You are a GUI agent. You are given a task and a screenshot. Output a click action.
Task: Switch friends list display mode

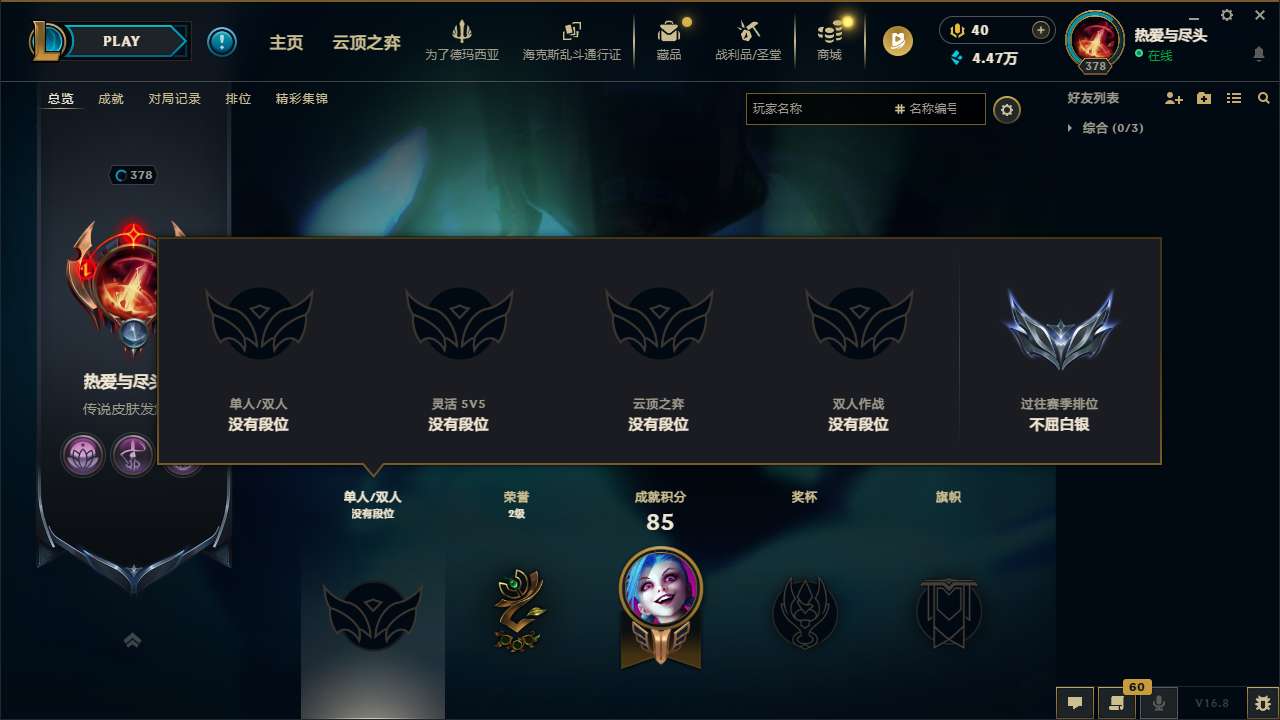(1233, 98)
